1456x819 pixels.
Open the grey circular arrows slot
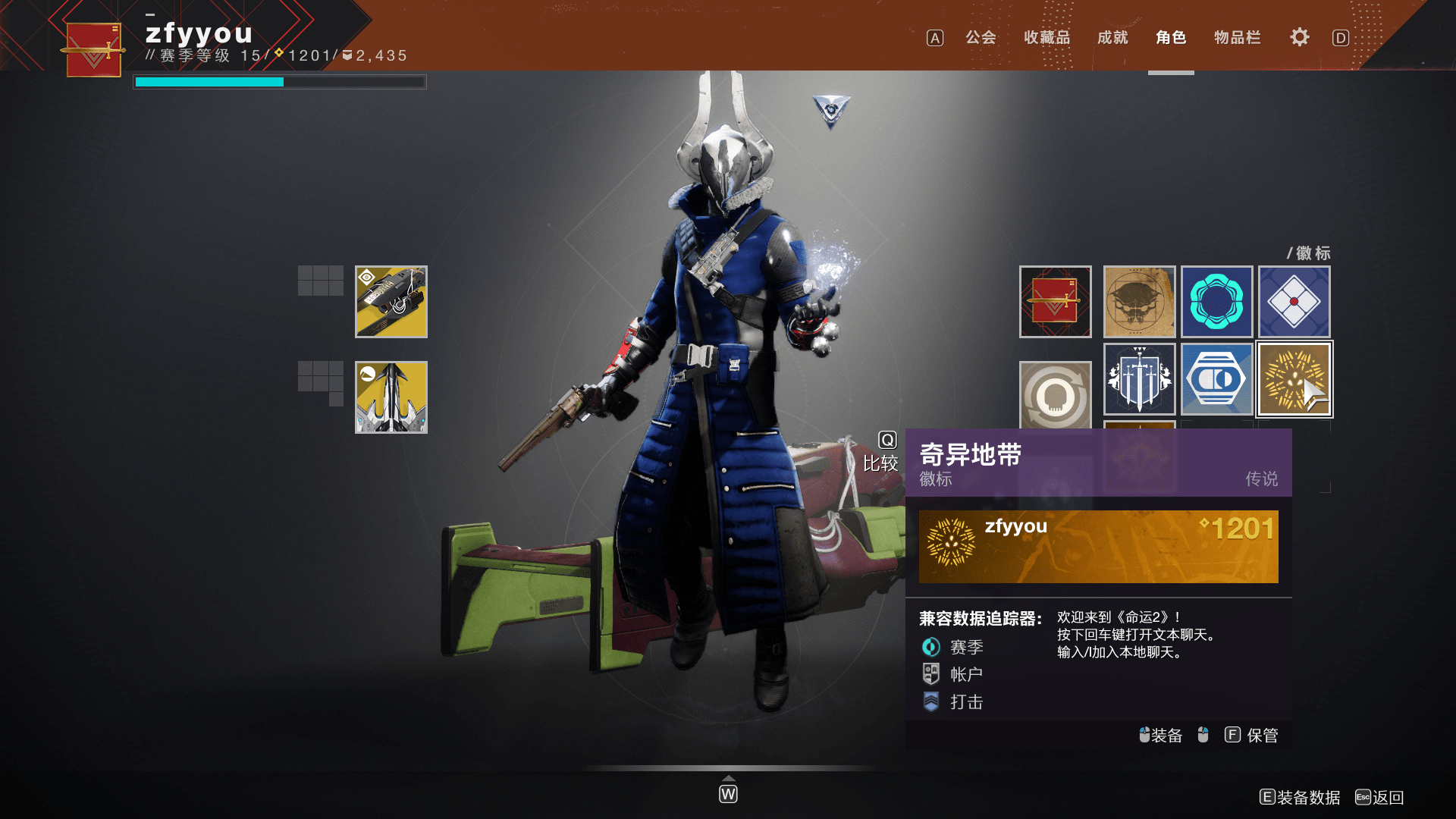[1055, 394]
